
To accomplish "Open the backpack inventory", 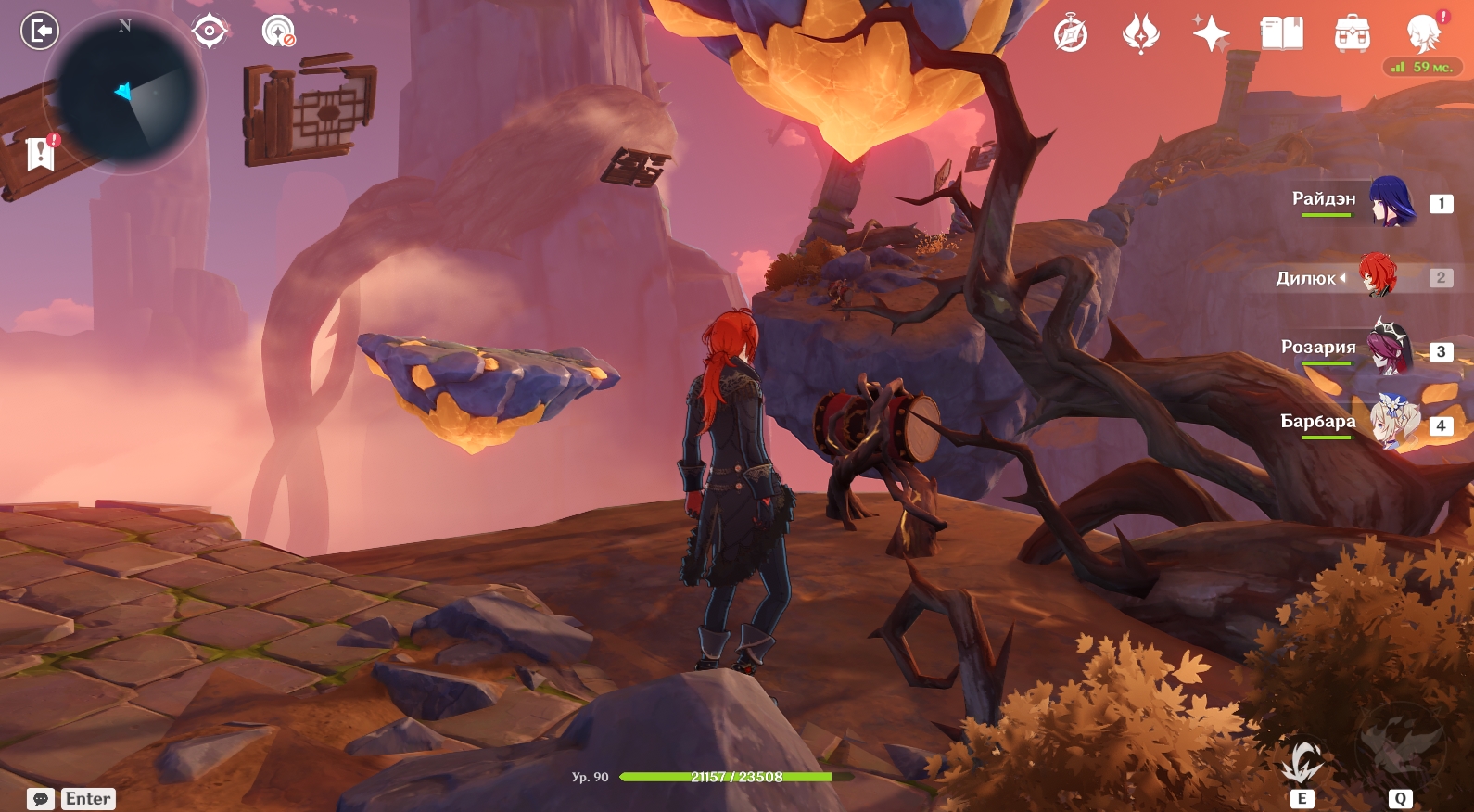I will [1353, 34].
